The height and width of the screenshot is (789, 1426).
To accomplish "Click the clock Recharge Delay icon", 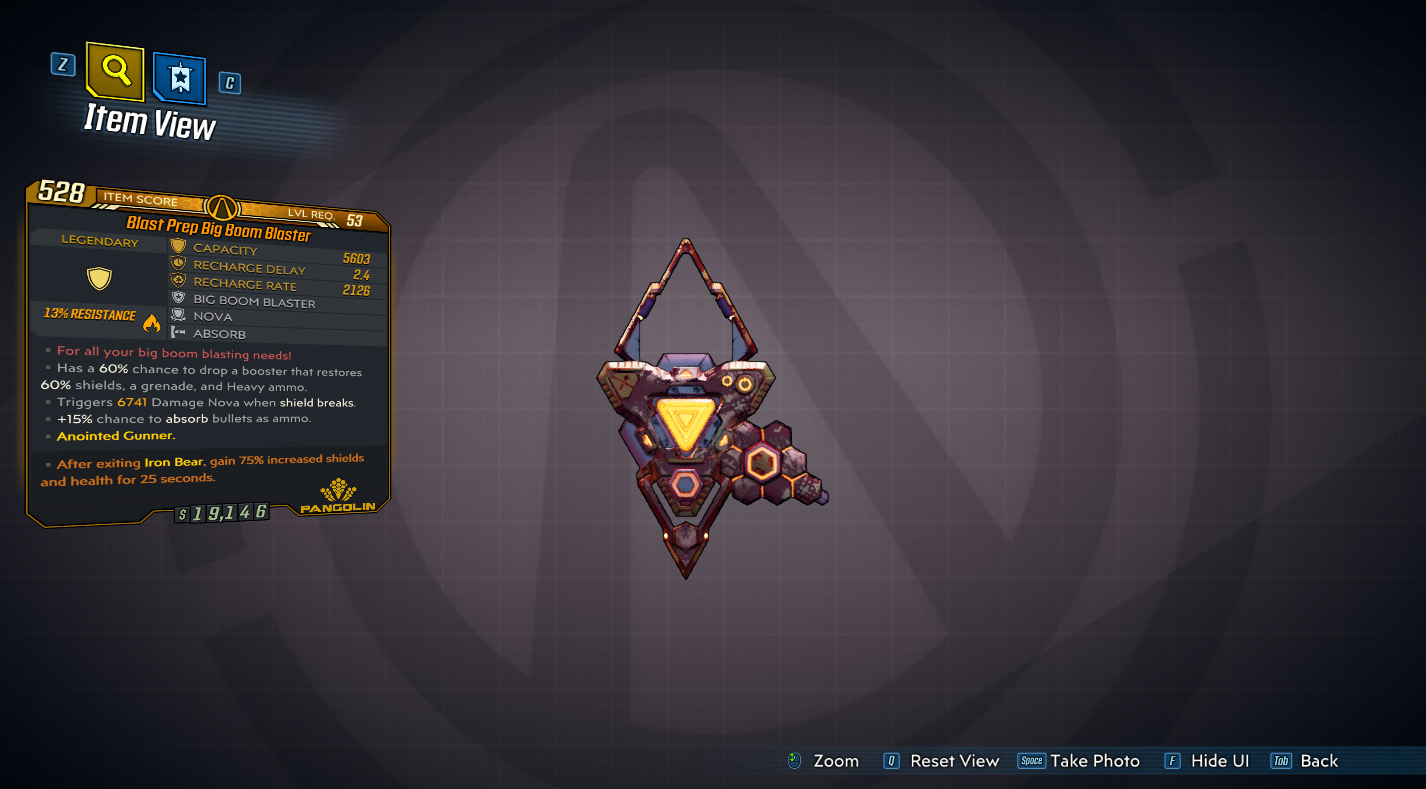I will tap(179, 267).
